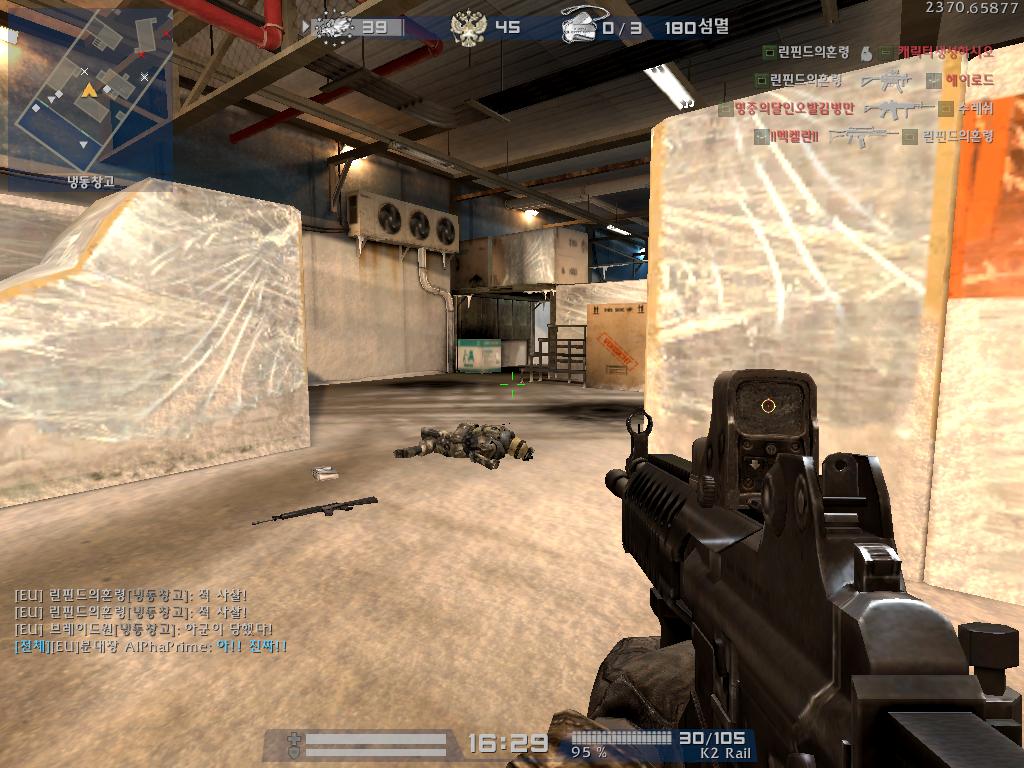The image size is (1024, 768).
Task: Click the health cross icon
Action: point(293,743)
